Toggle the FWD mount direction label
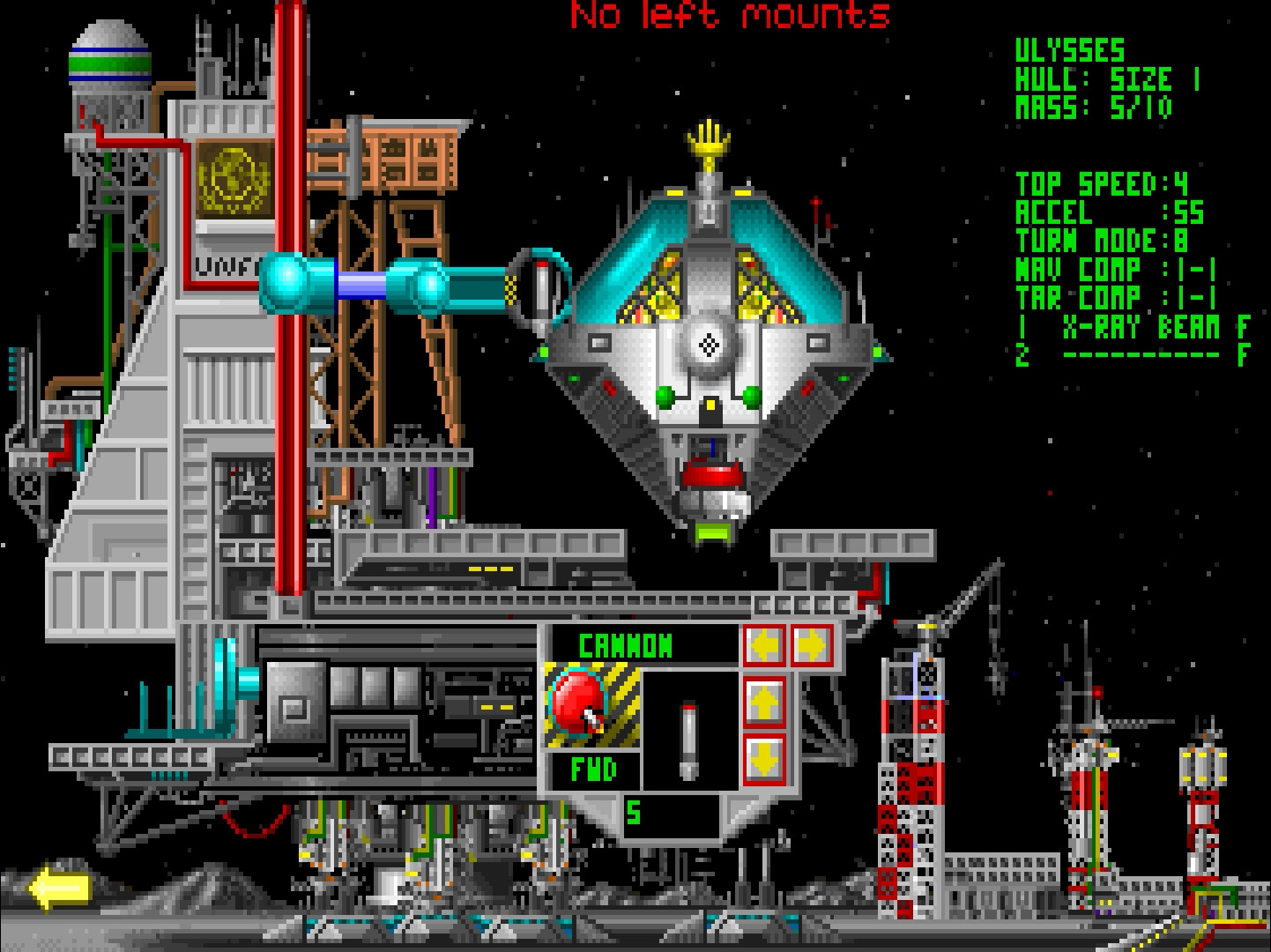1271x952 pixels. pyautogui.click(x=593, y=769)
